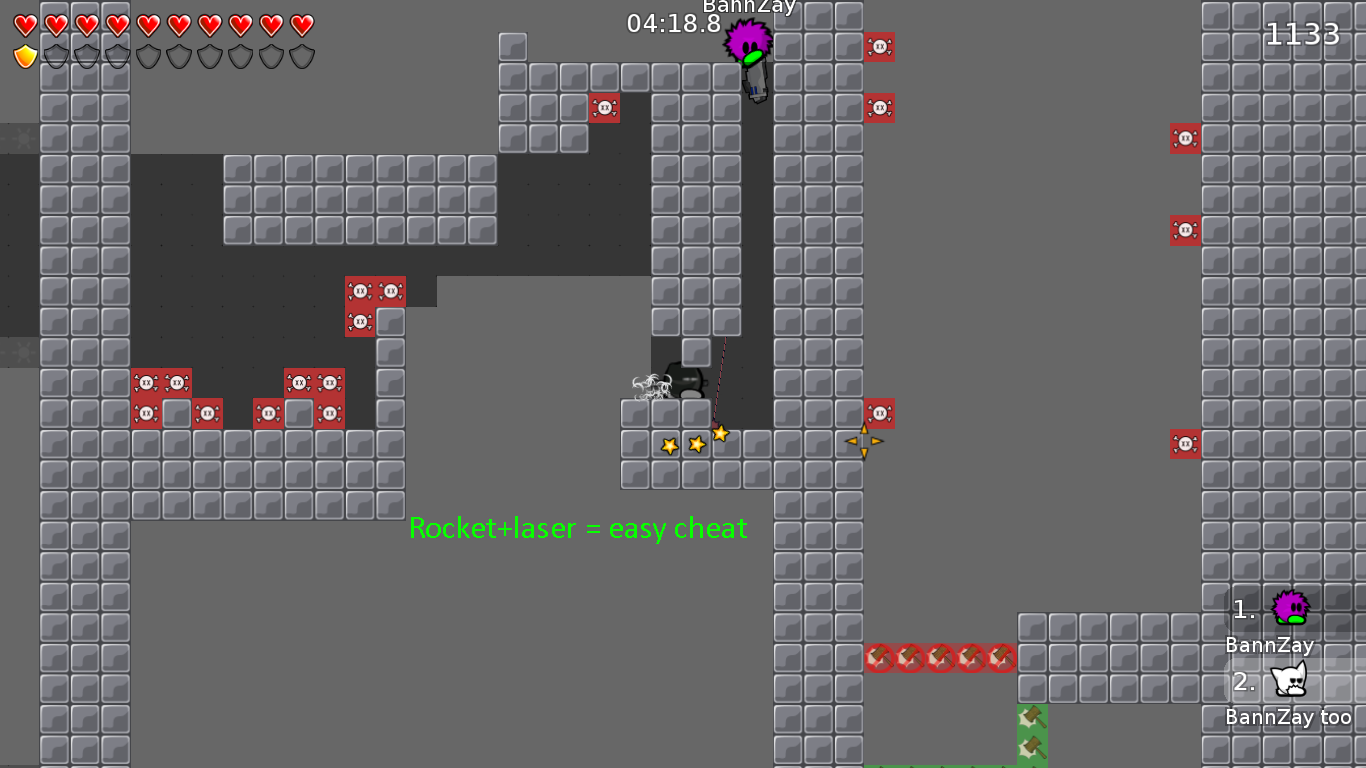
Task: Click the 1133 score counter at top right
Action: point(1304,33)
